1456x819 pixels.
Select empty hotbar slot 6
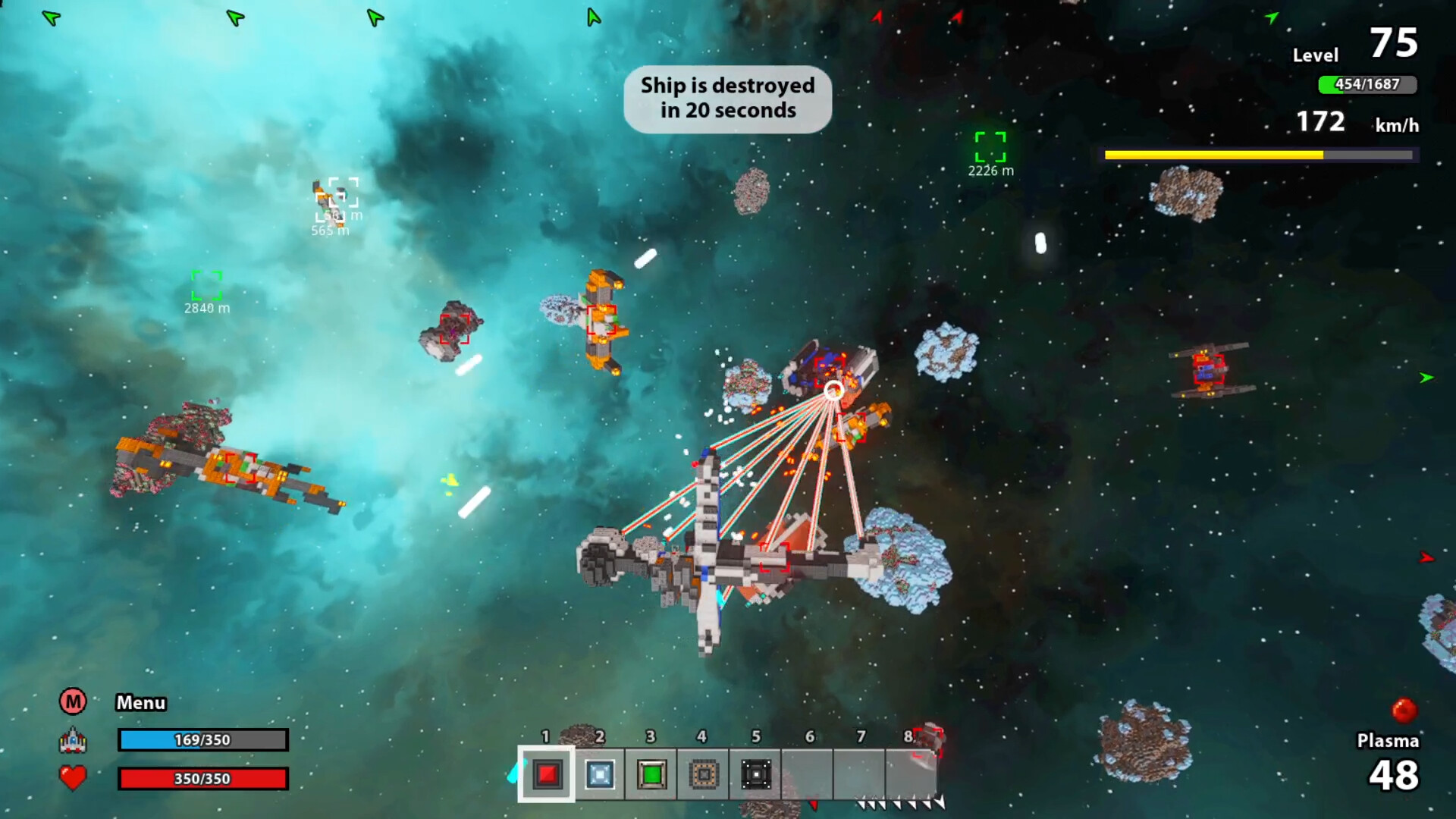(x=807, y=775)
